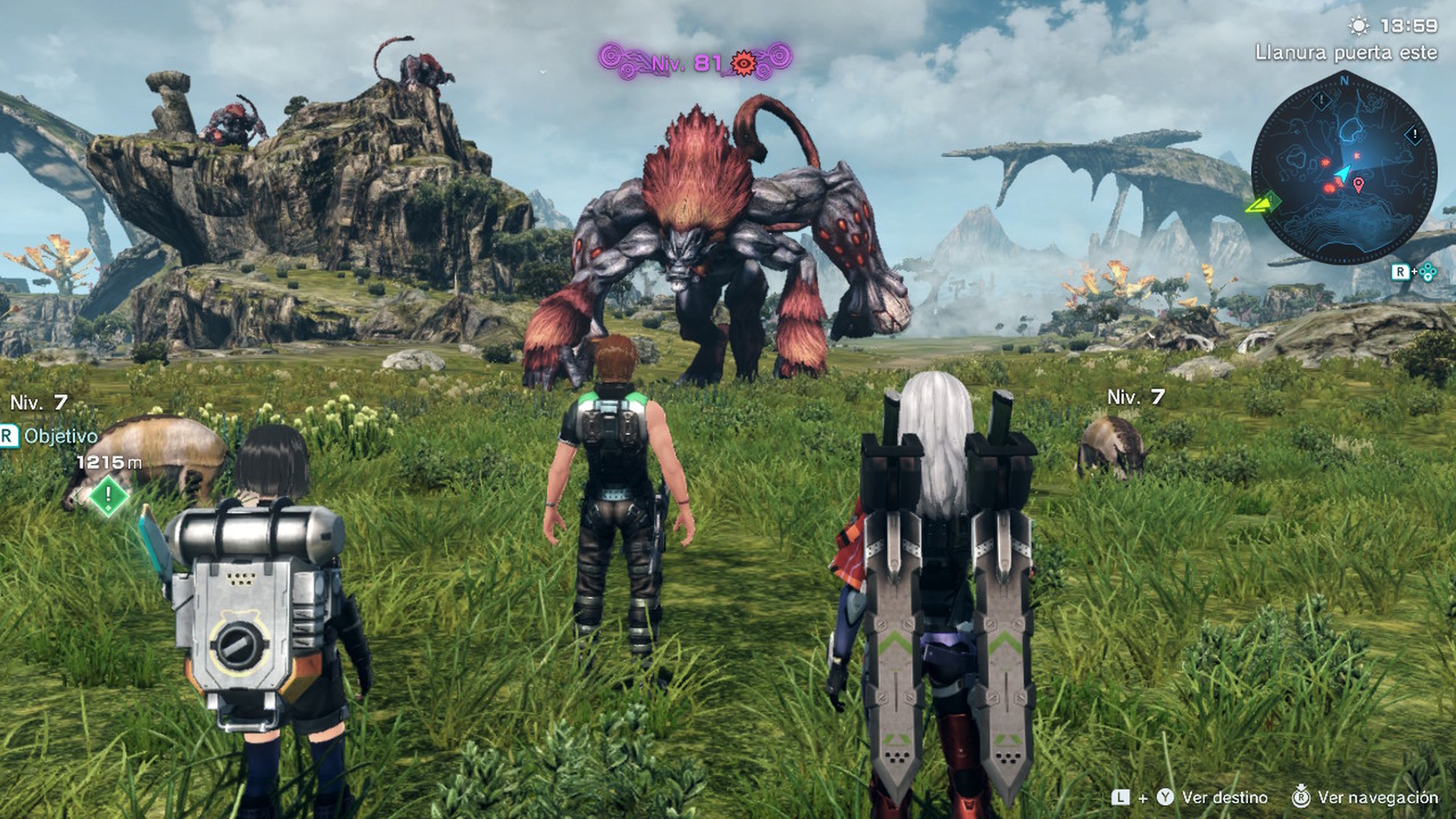Image resolution: width=1456 pixels, height=819 pixels.
Task: Toggle the right-side exclamation diamond on the minimap
Action: 1414,135
